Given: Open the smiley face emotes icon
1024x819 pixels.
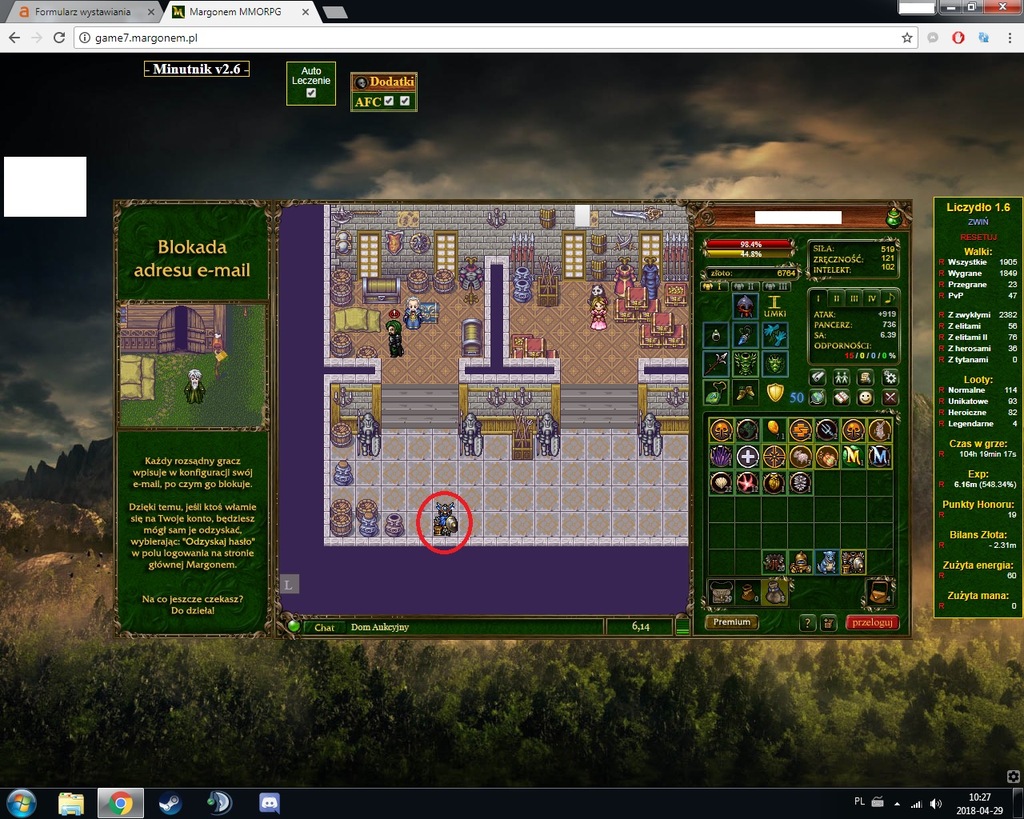Looking at the screenshot, I should click(865, 397).
